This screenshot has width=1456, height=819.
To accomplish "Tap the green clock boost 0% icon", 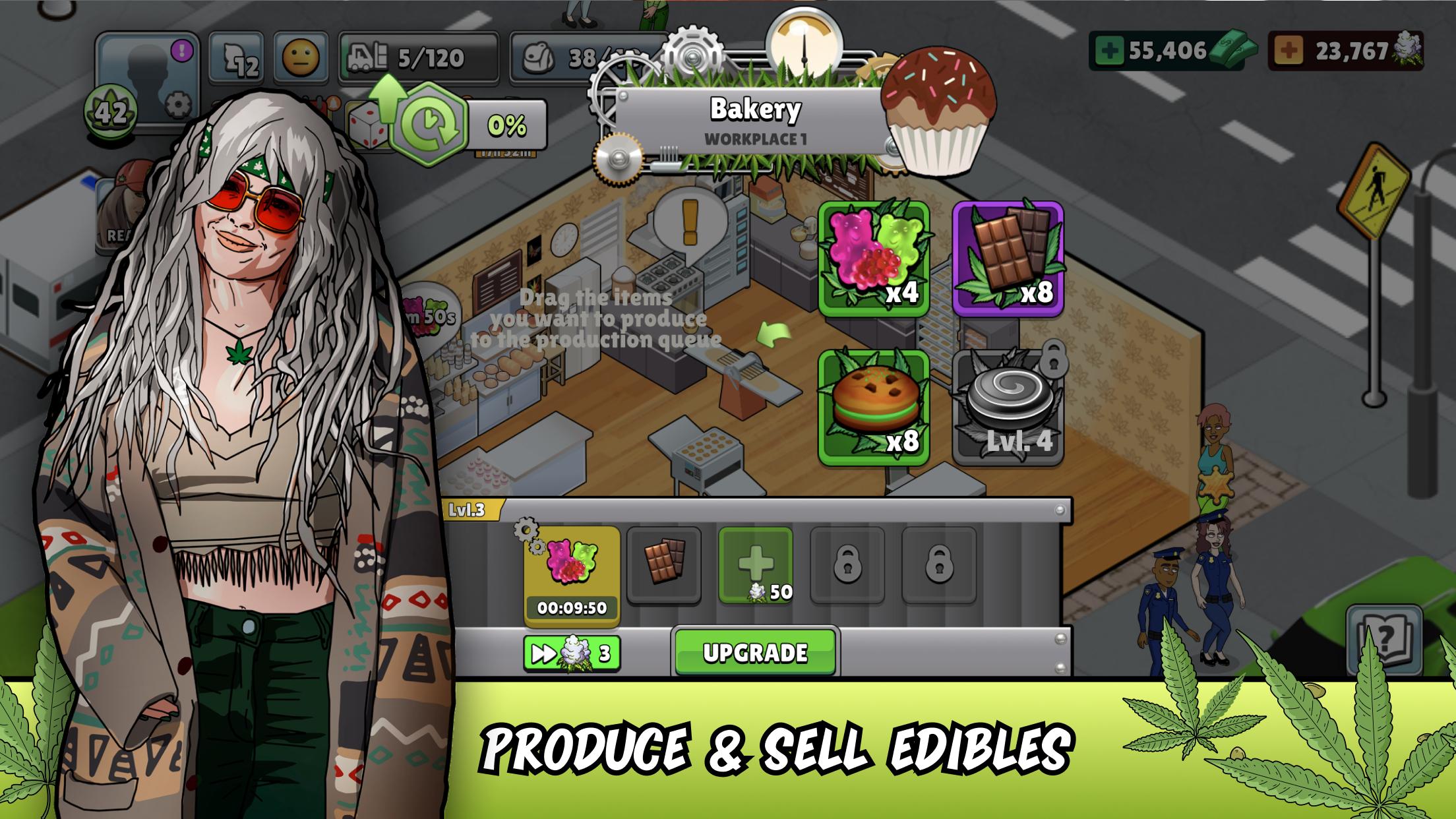I will coord(430,124).
